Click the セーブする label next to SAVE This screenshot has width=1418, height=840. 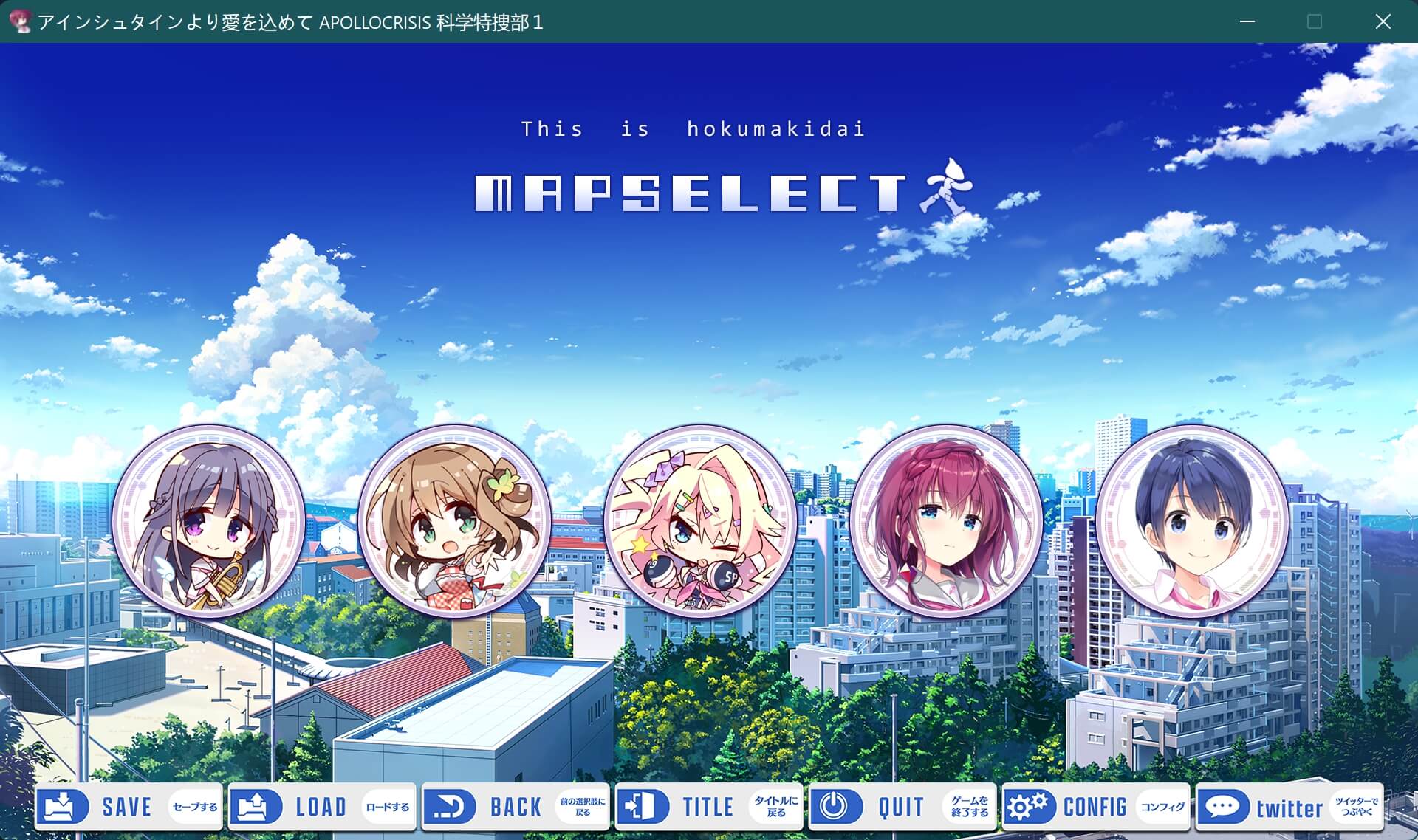[193, 807]
